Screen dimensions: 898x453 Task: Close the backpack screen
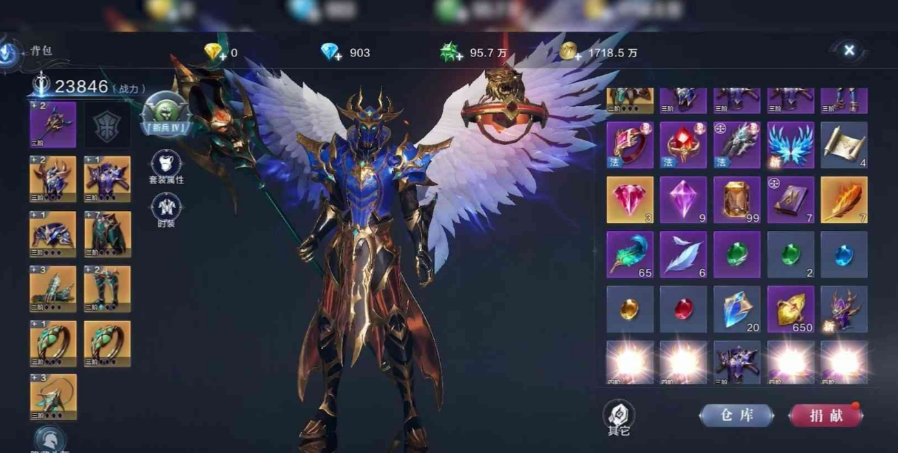[x=849, y=50]
